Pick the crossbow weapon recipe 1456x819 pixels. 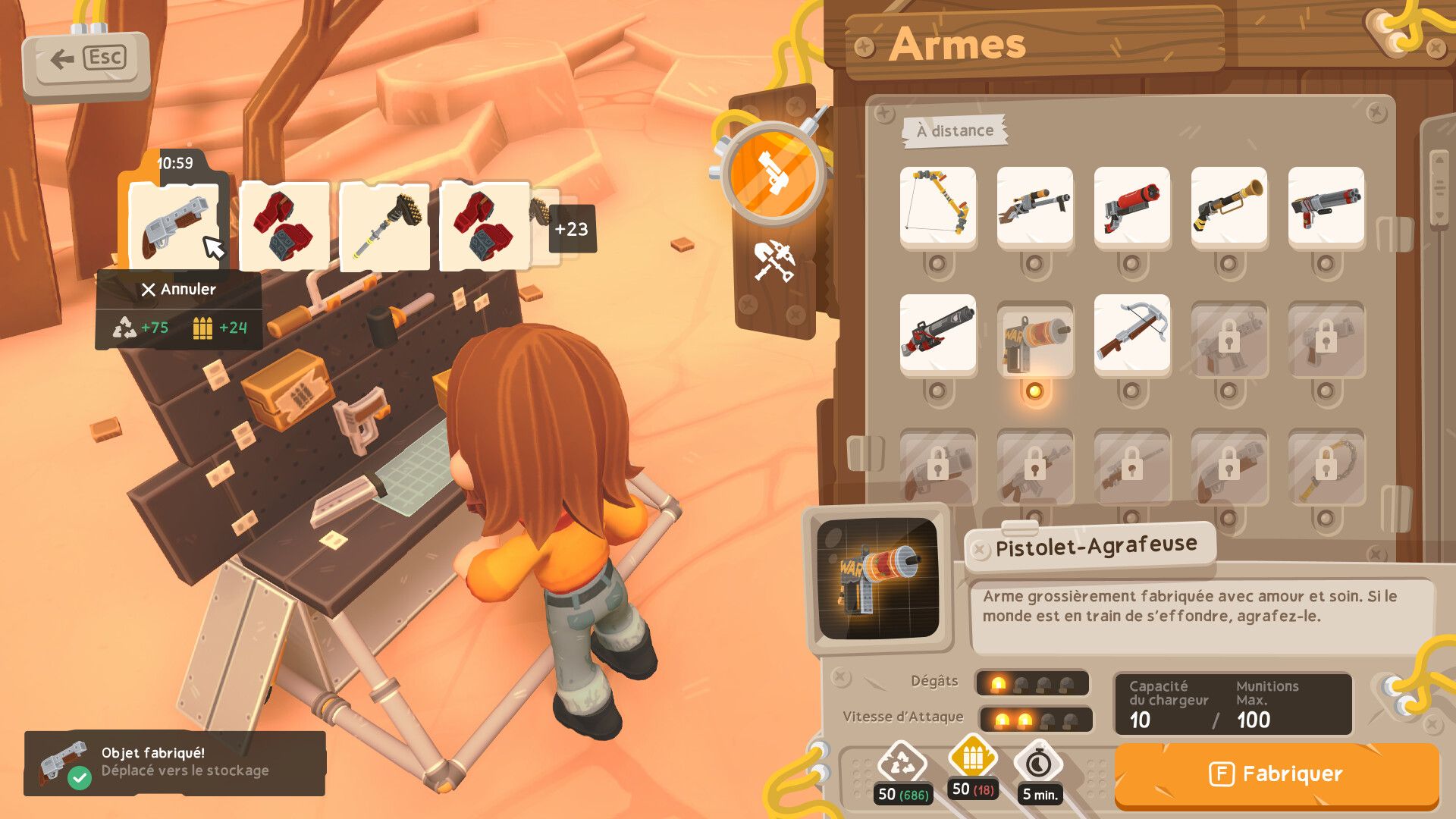click(1131, 333)
